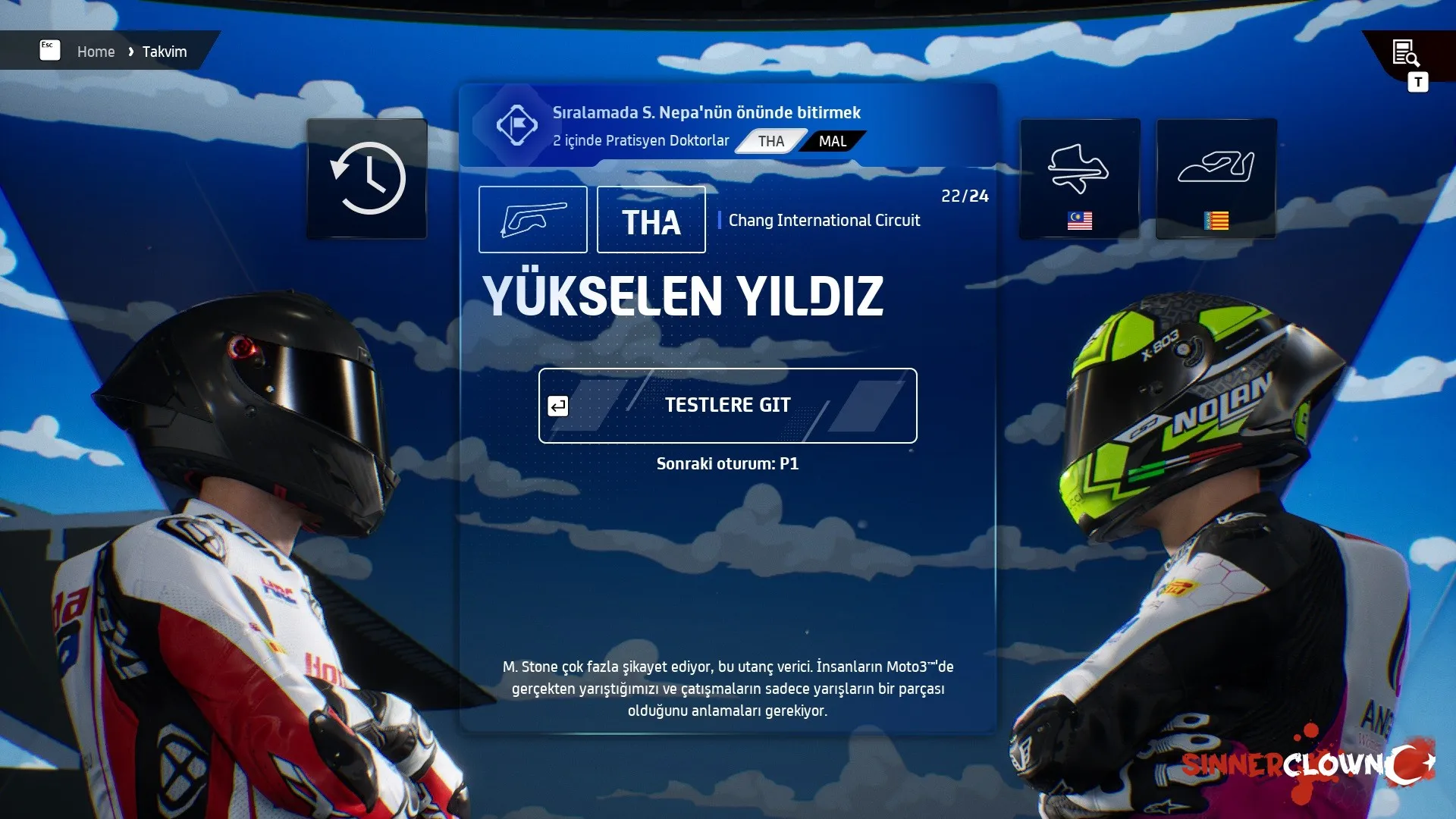Click the Home breadcrumb link
Image resolution: width=1456 pixels, height=819 pixels.
click(x=96, y=52)
